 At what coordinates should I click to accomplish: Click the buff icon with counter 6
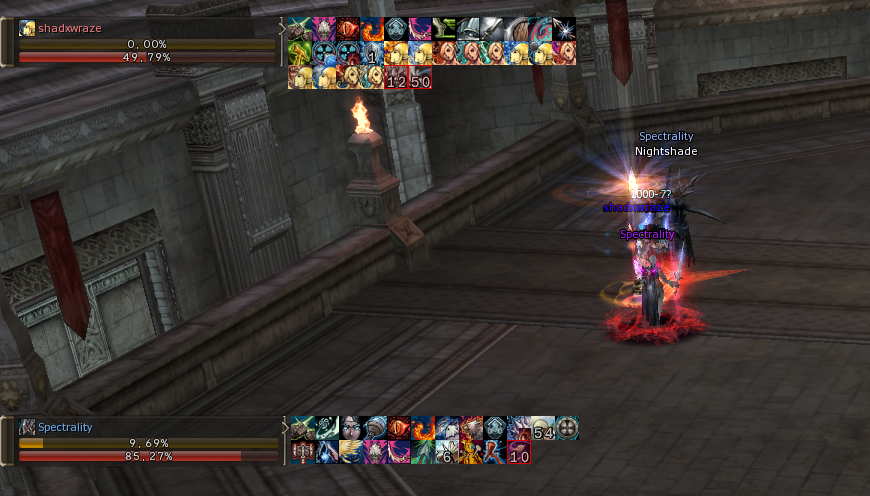click(x=446, y=453)
